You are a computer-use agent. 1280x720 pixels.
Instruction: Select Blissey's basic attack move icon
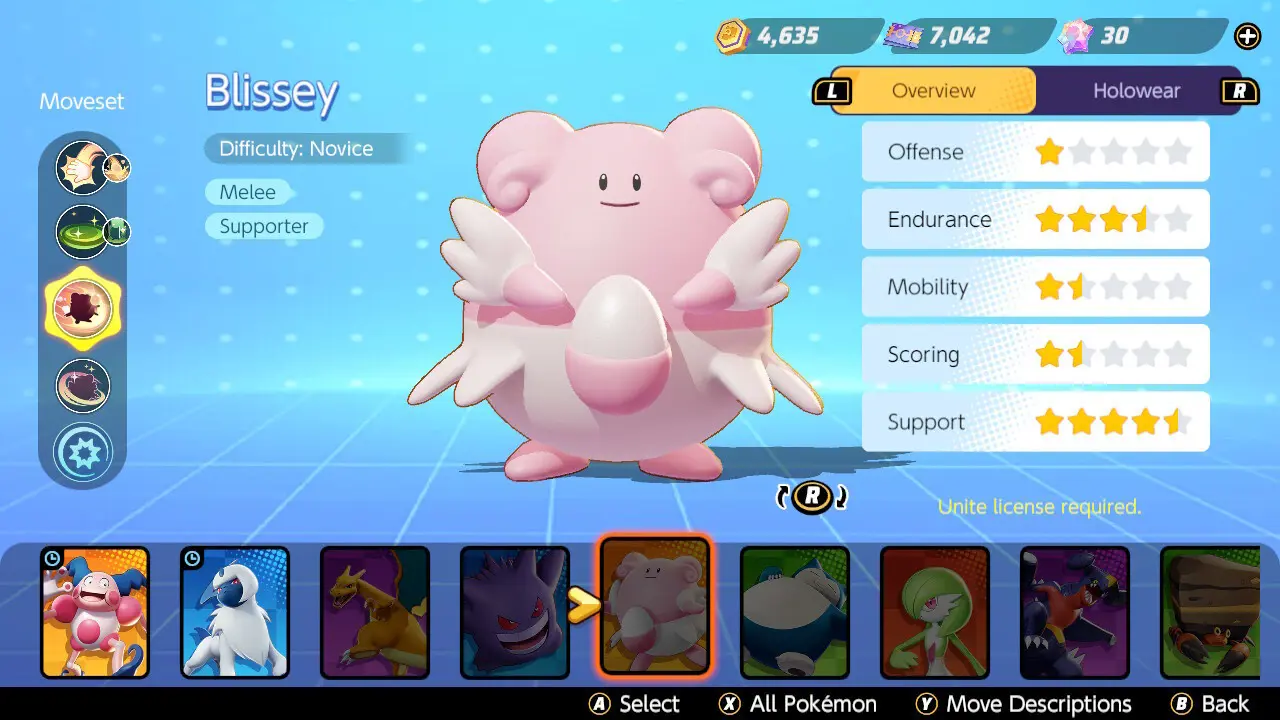[x=83, y=168]
